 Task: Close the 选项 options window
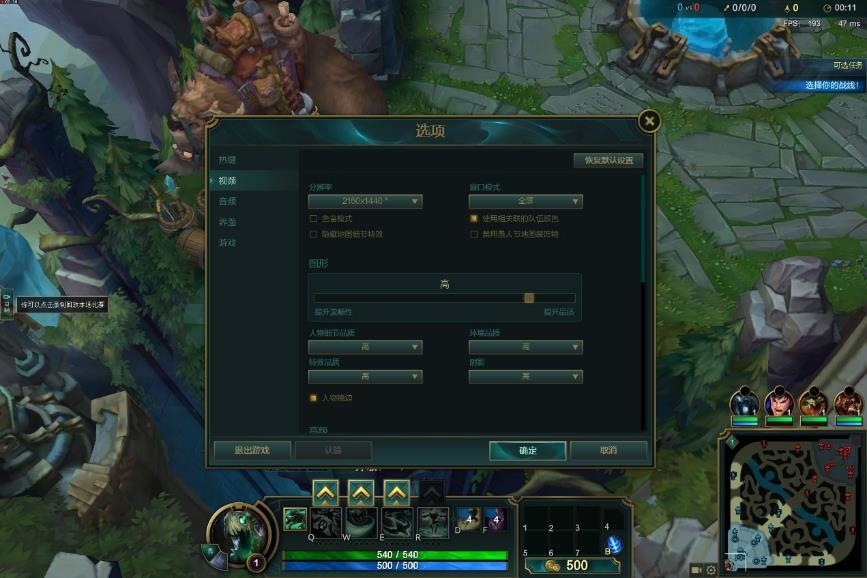coord(649,121)
